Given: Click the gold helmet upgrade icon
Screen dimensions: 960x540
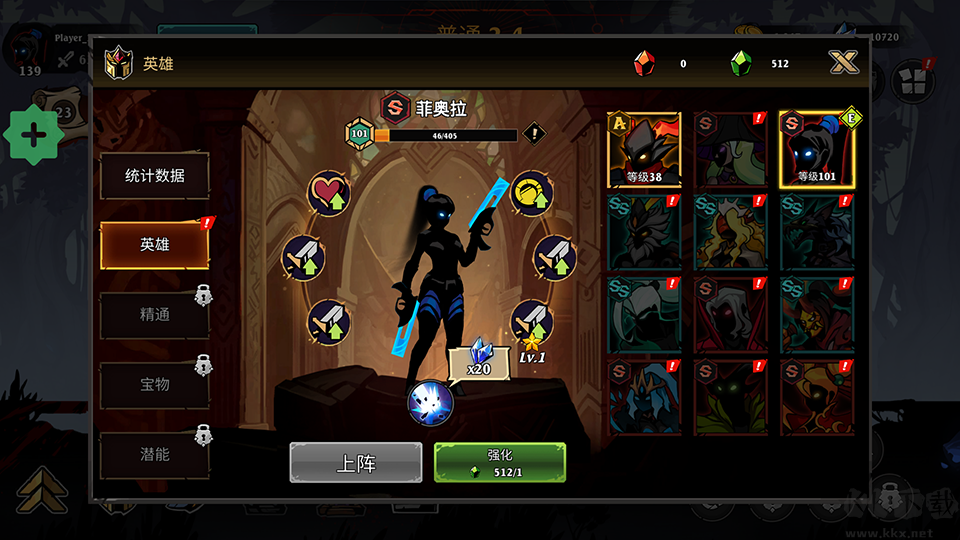Looking at the screenshot, I should pos(532,193).
